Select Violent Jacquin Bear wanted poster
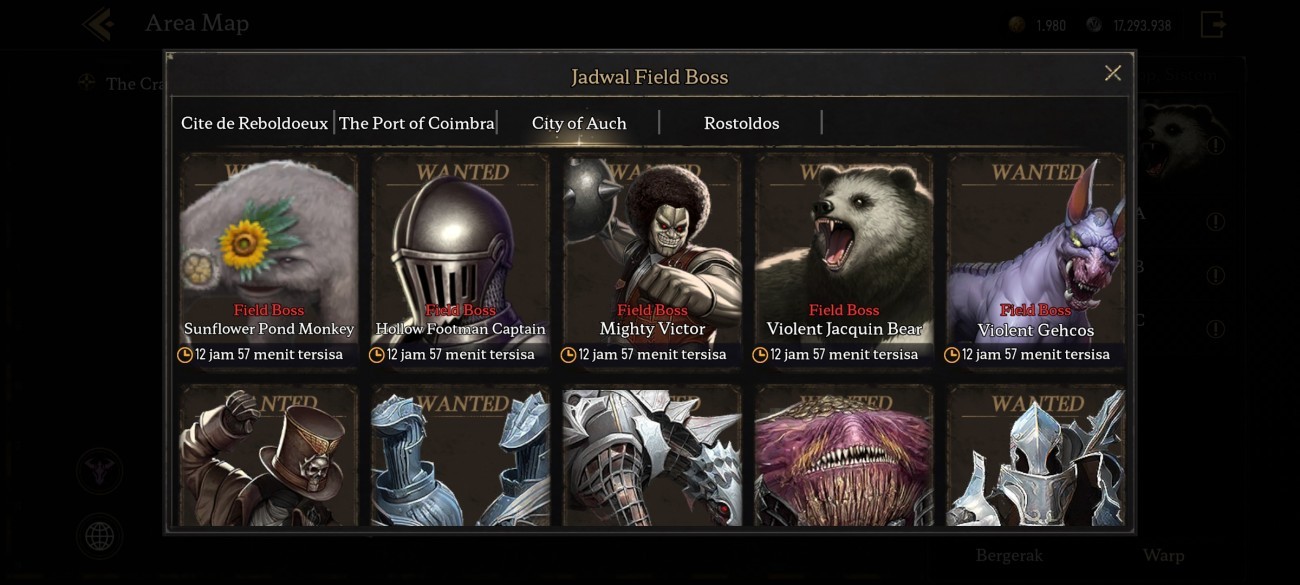 (844, 260)
